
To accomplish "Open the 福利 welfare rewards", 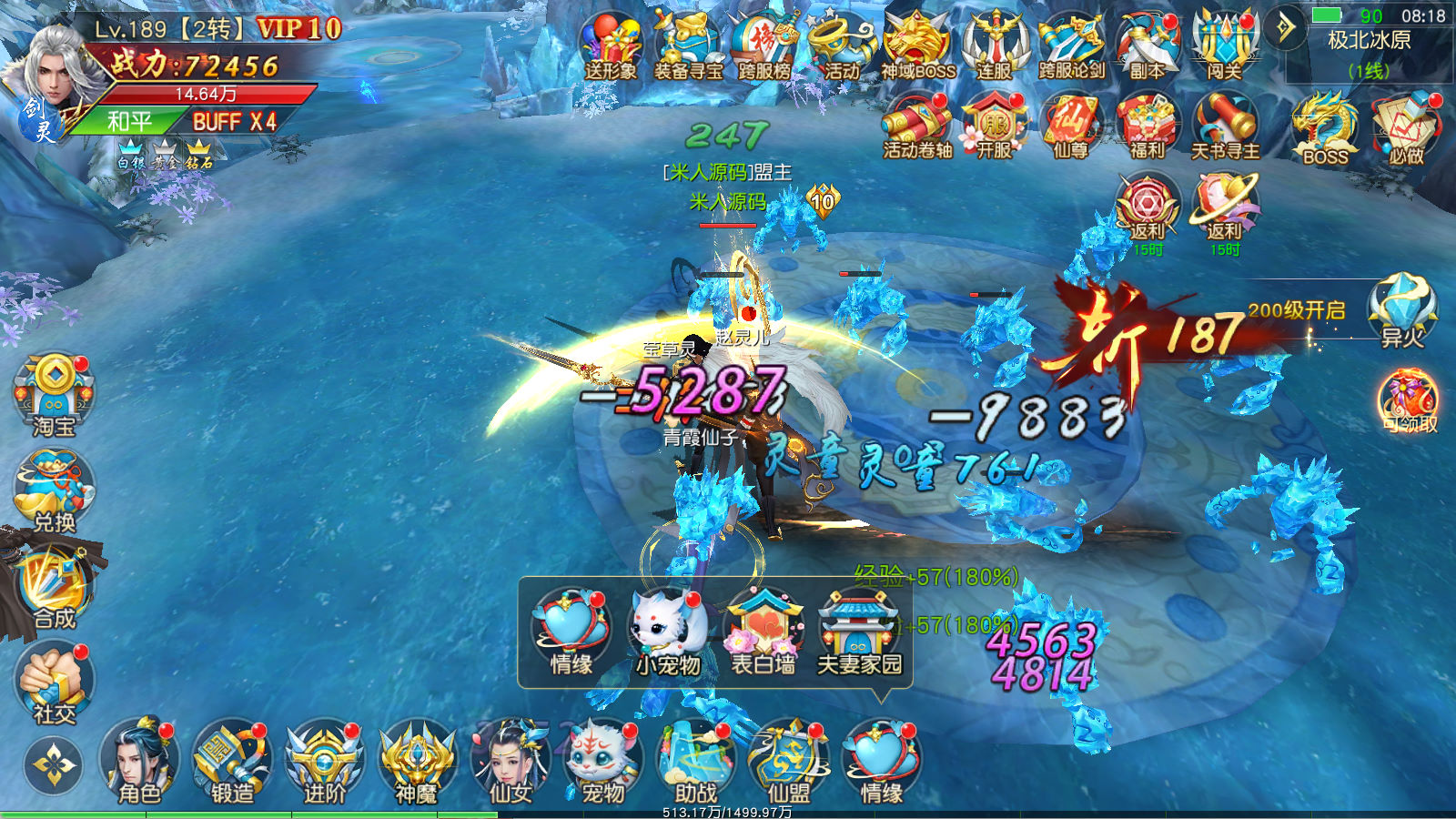I will point(1148,126).
